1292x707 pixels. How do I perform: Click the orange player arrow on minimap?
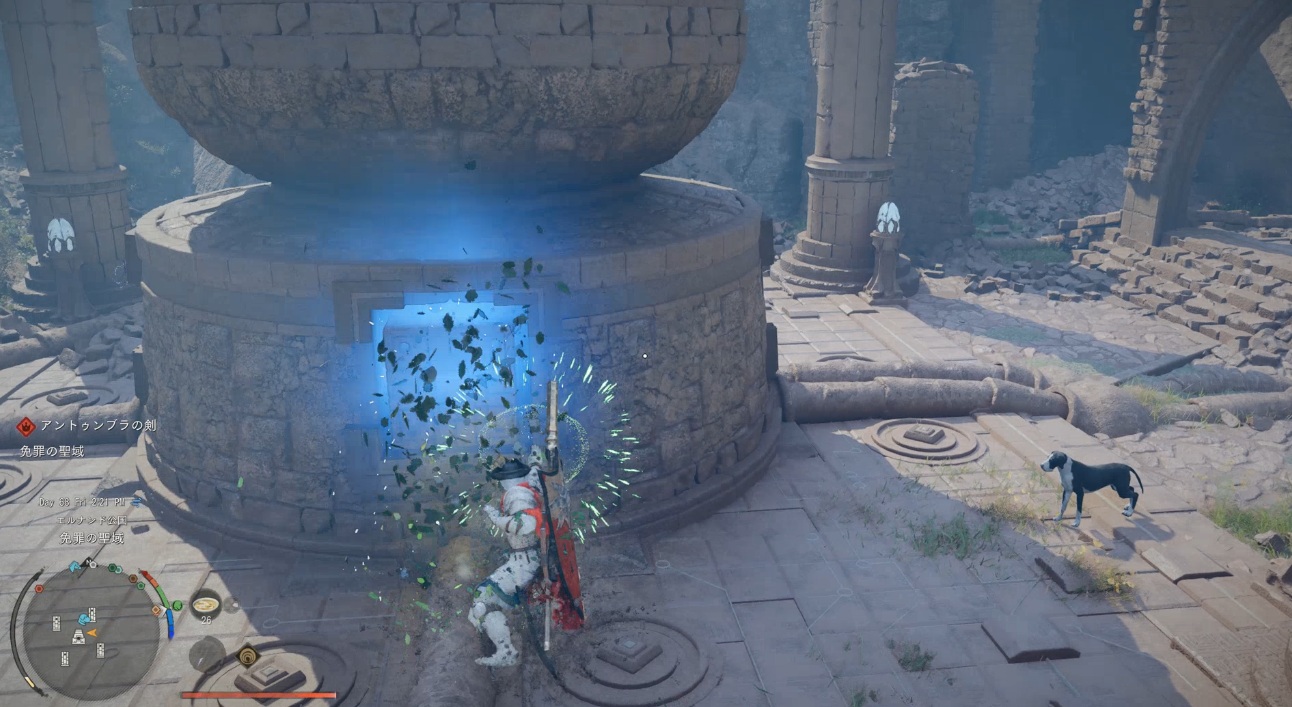93,632
